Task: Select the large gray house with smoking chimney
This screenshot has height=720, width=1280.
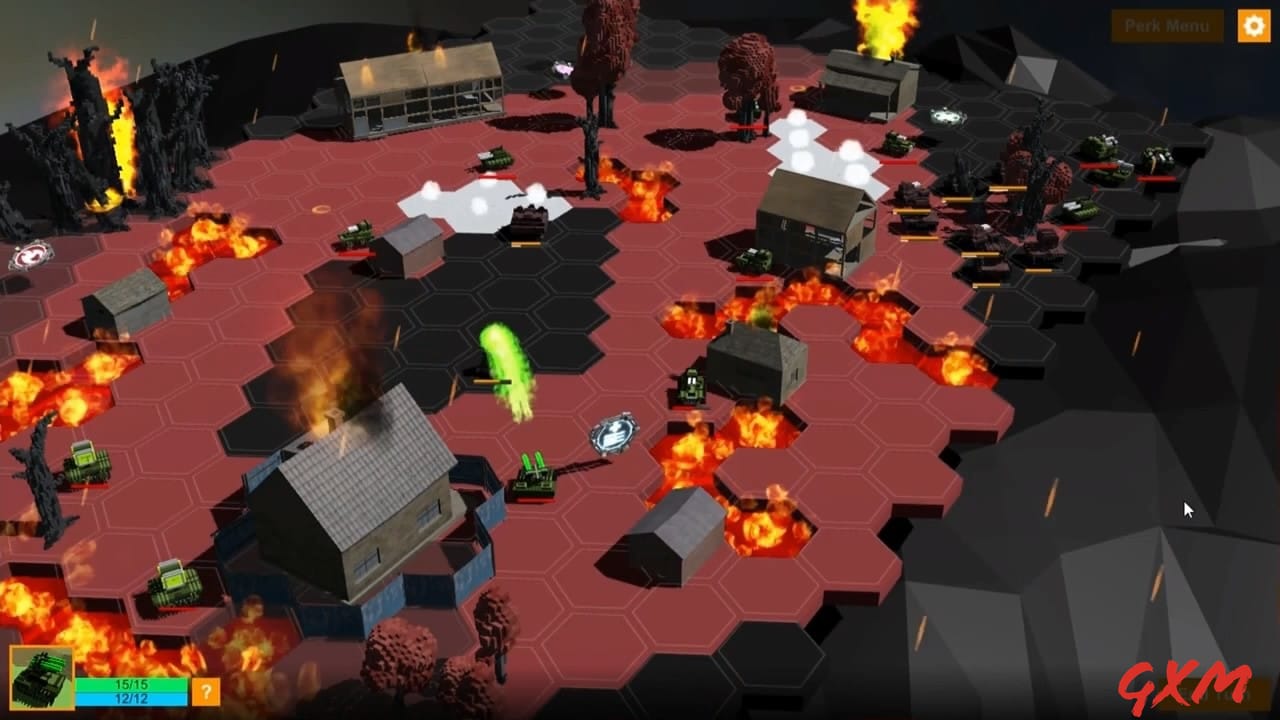Action: (x=360, y=490)
